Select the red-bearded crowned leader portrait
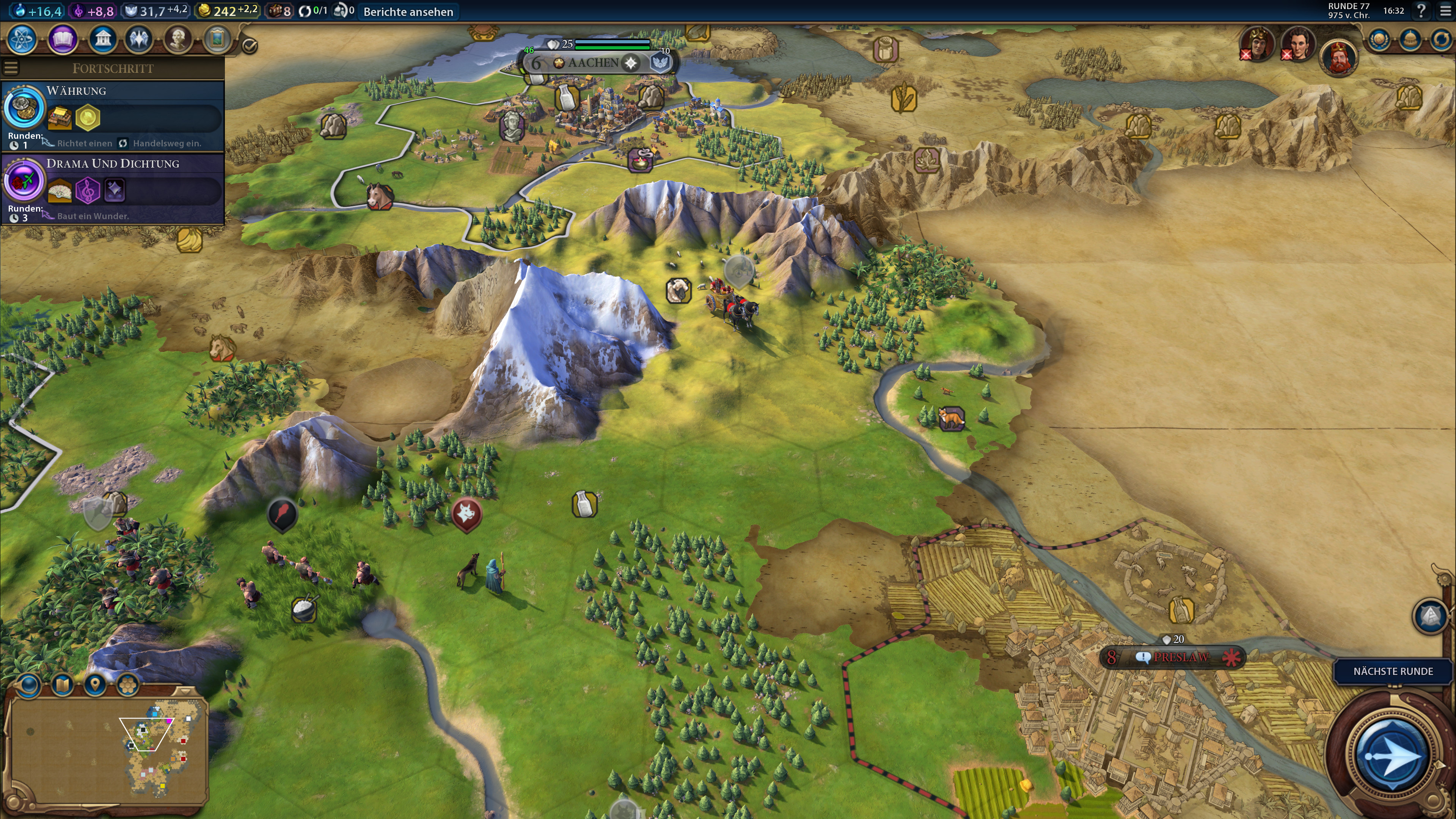This screenshot has height=819, width=1456. click(1338, 58)
